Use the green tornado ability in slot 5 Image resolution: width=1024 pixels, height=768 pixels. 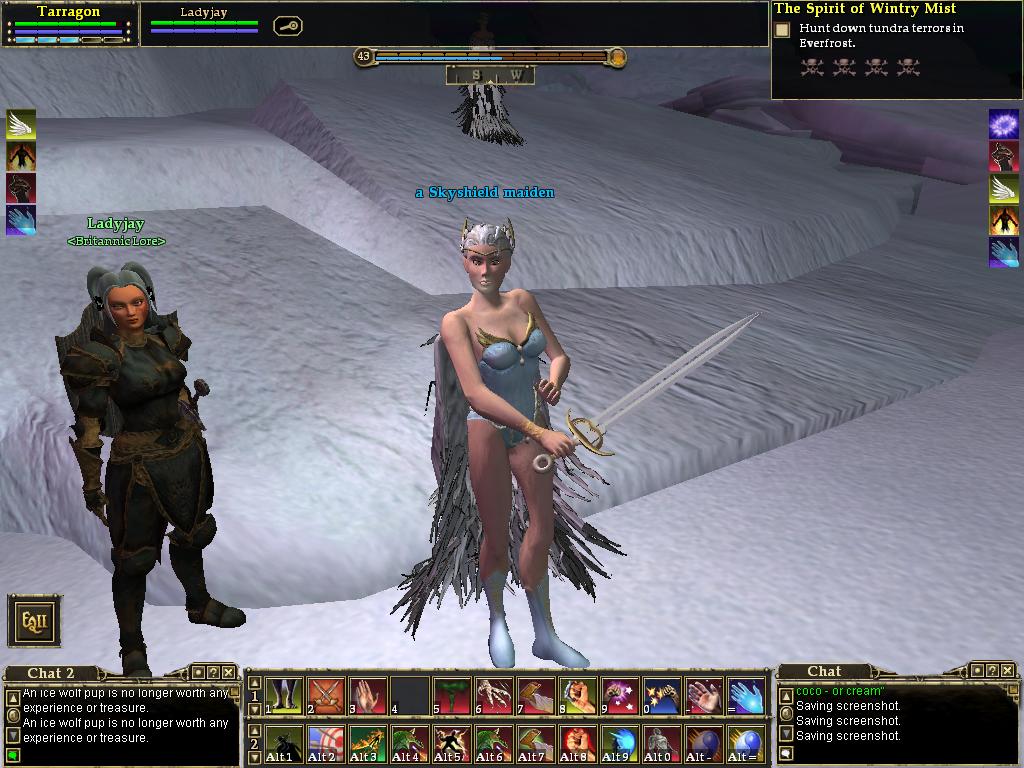(x=453, y=695)
